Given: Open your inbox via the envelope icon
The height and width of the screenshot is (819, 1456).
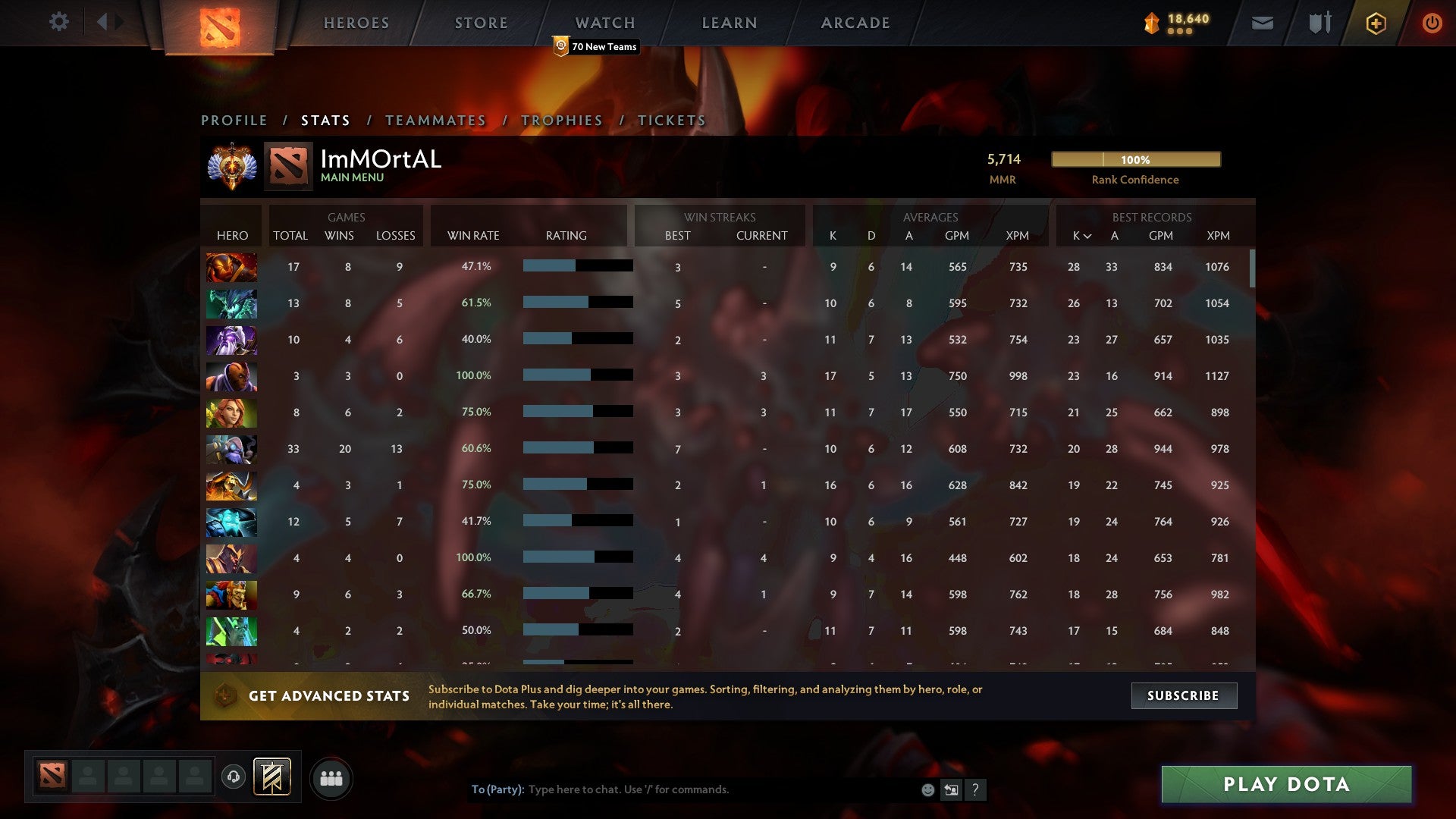Looking at the screenshot, I should coord(1261,23).
